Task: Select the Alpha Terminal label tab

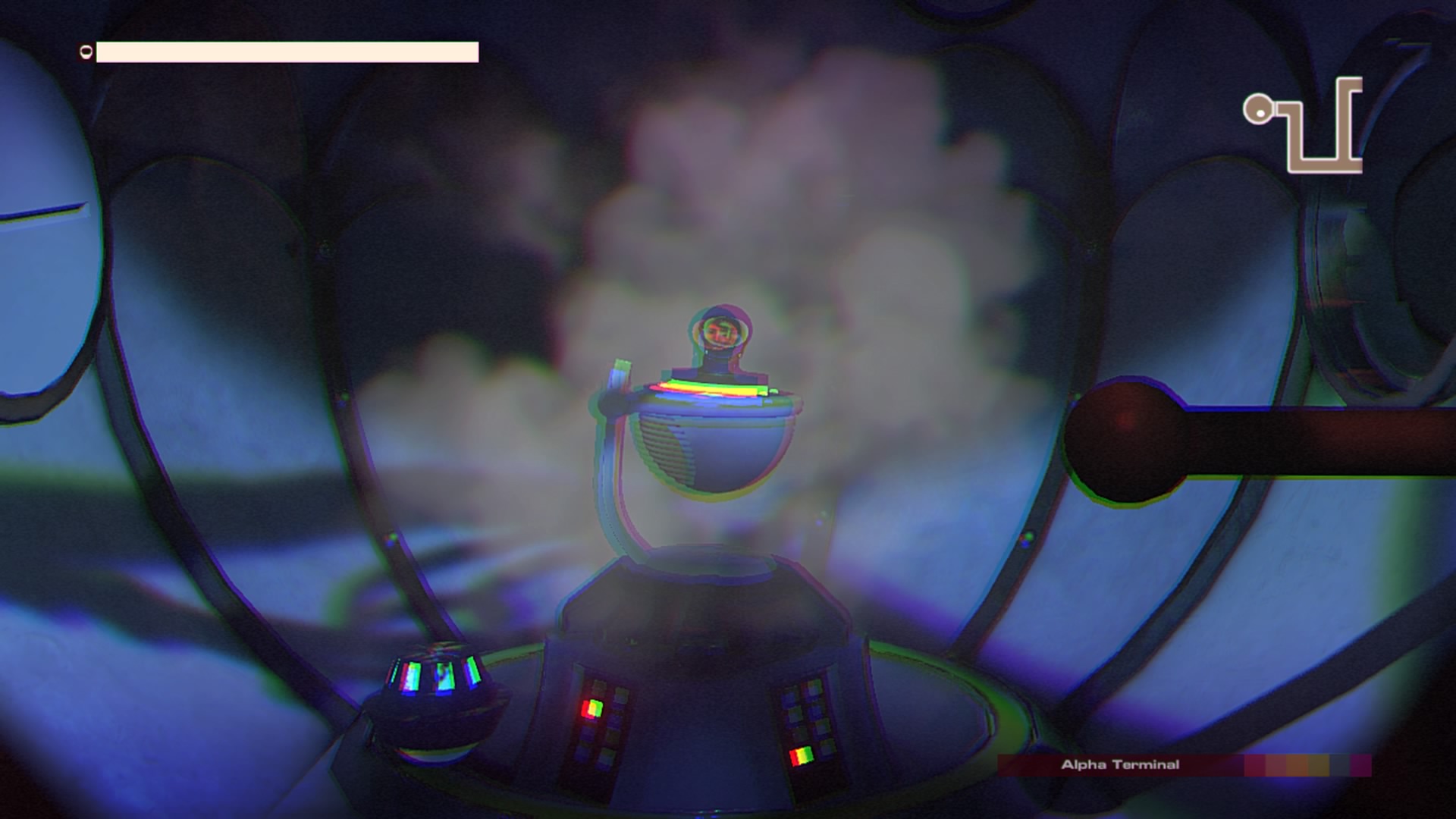Action: click(1121, 766)
